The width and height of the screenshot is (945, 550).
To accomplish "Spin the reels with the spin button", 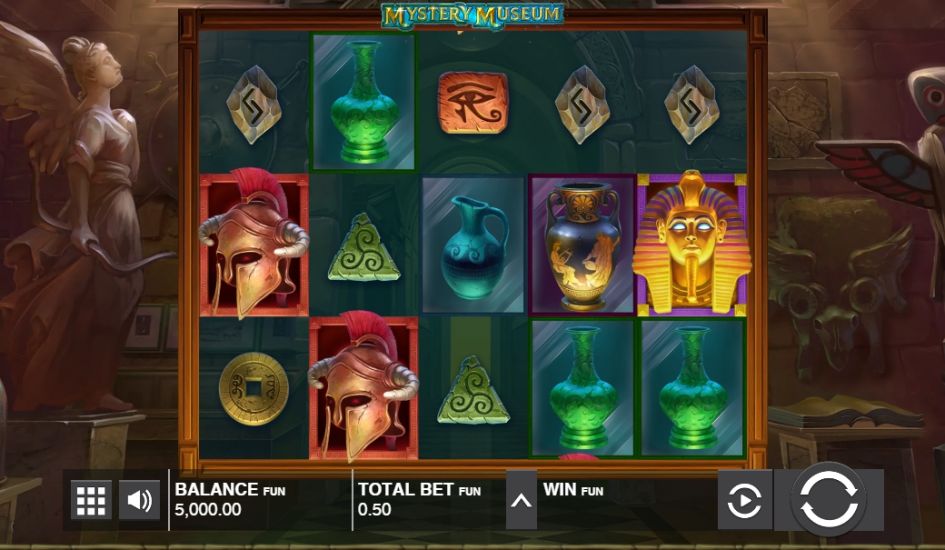I will 829,500.
